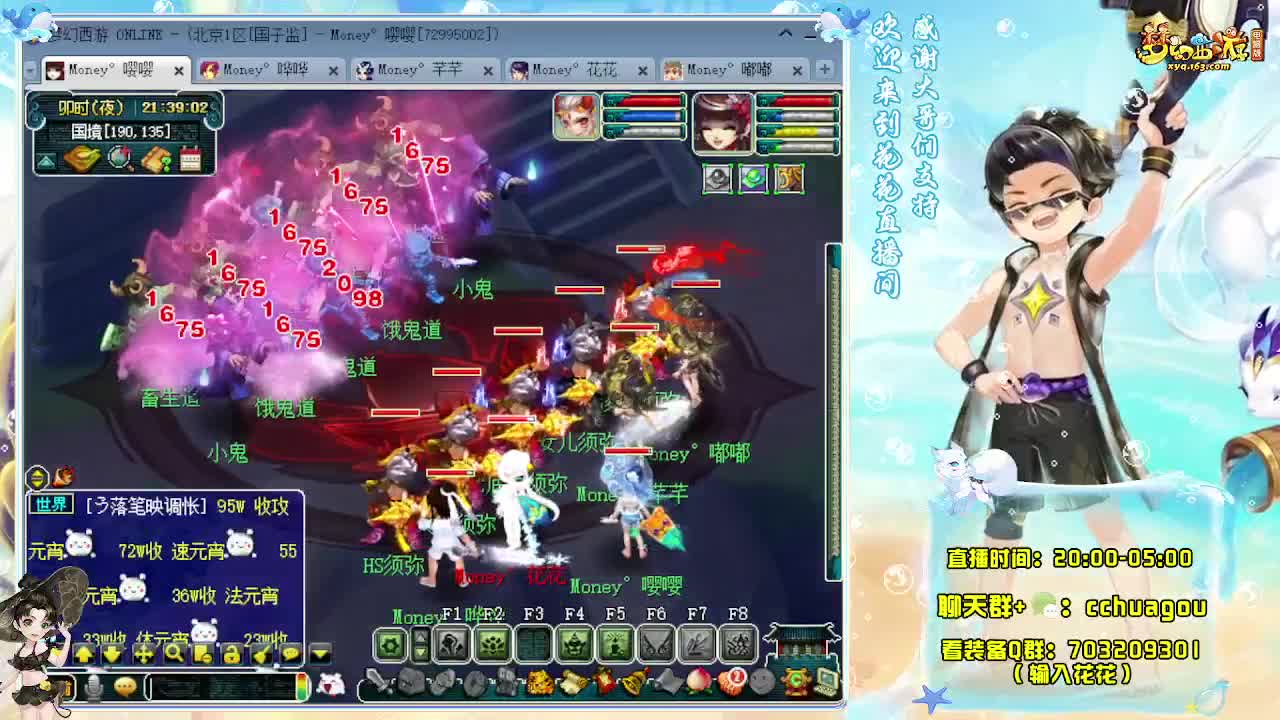Ring the bell icon in the bottom toolbar
This screenshot has width=1280, height=720.
(633, 682)
